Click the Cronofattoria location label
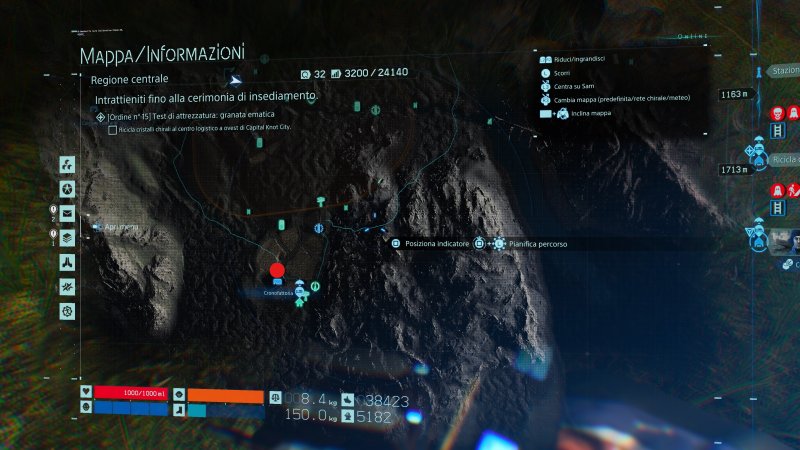800x450 pixels. 279,293
